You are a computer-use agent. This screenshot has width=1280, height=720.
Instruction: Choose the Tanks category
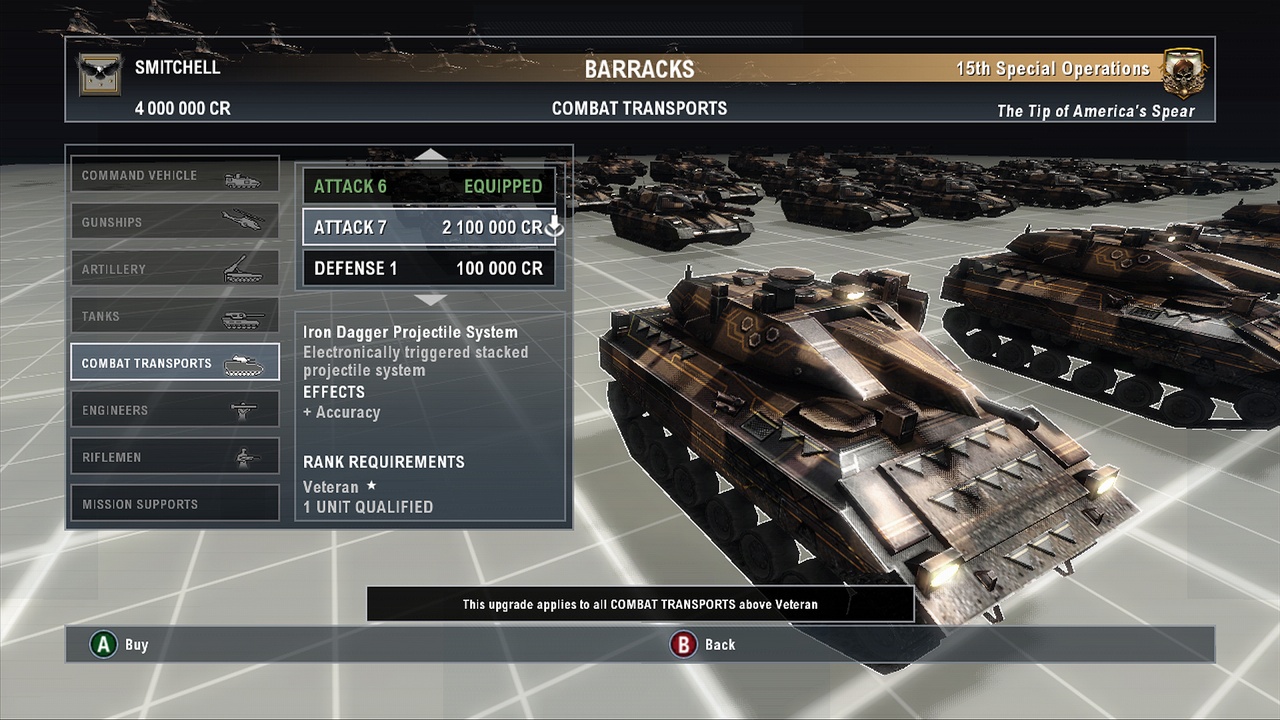click(174, 317)
